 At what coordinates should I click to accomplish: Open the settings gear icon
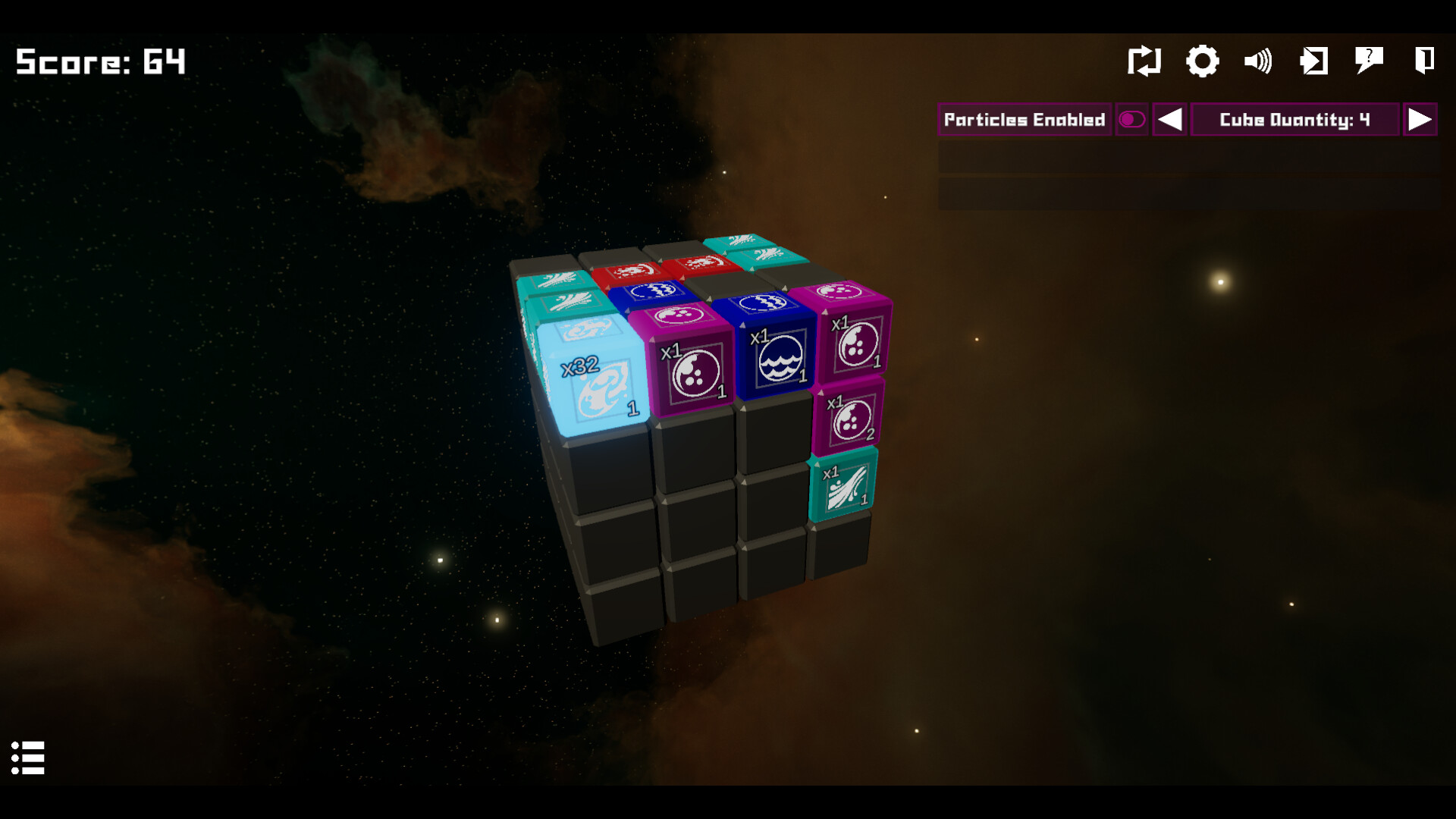1202,61
